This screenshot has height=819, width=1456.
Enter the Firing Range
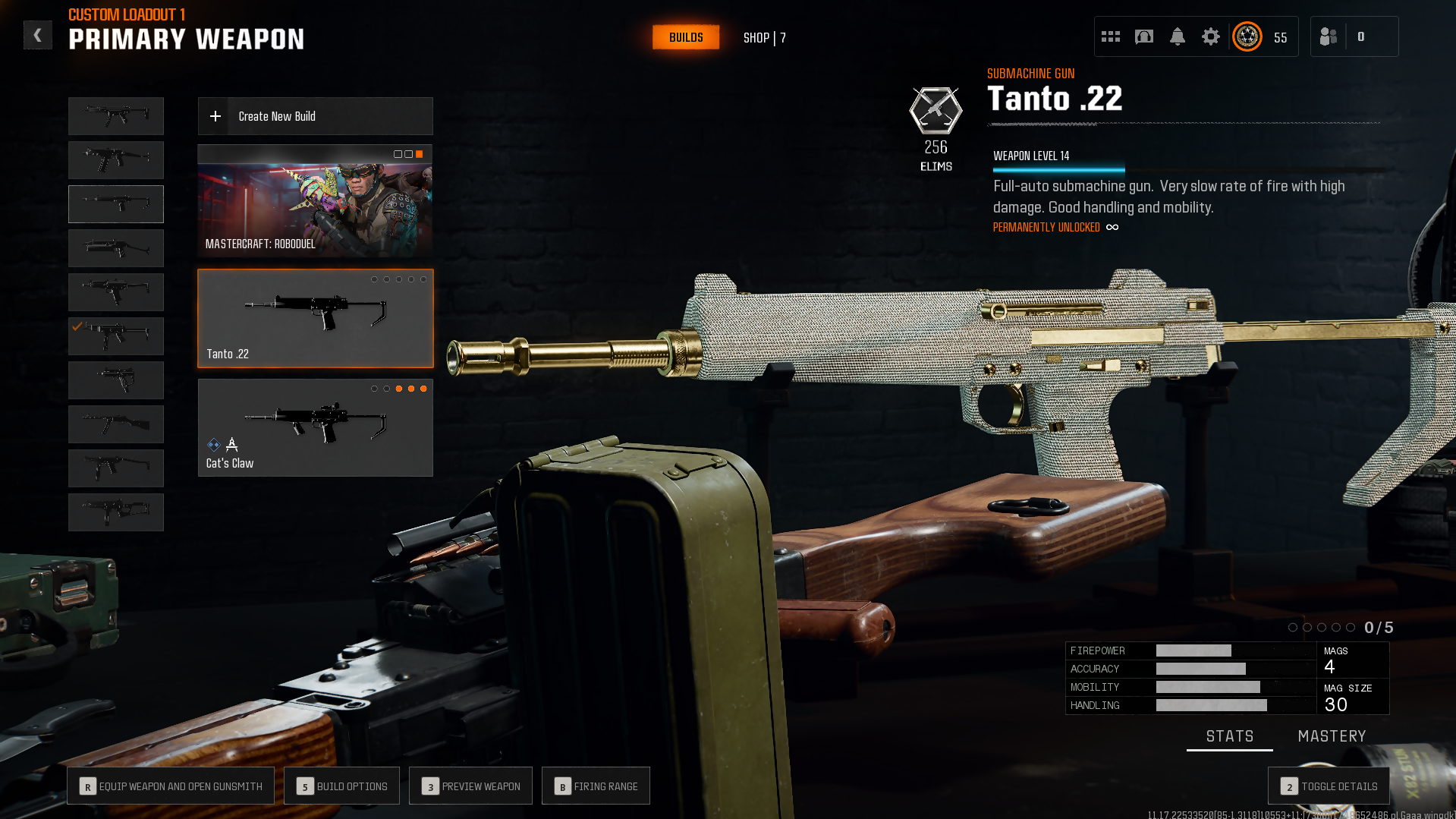[x=596, y=786]
